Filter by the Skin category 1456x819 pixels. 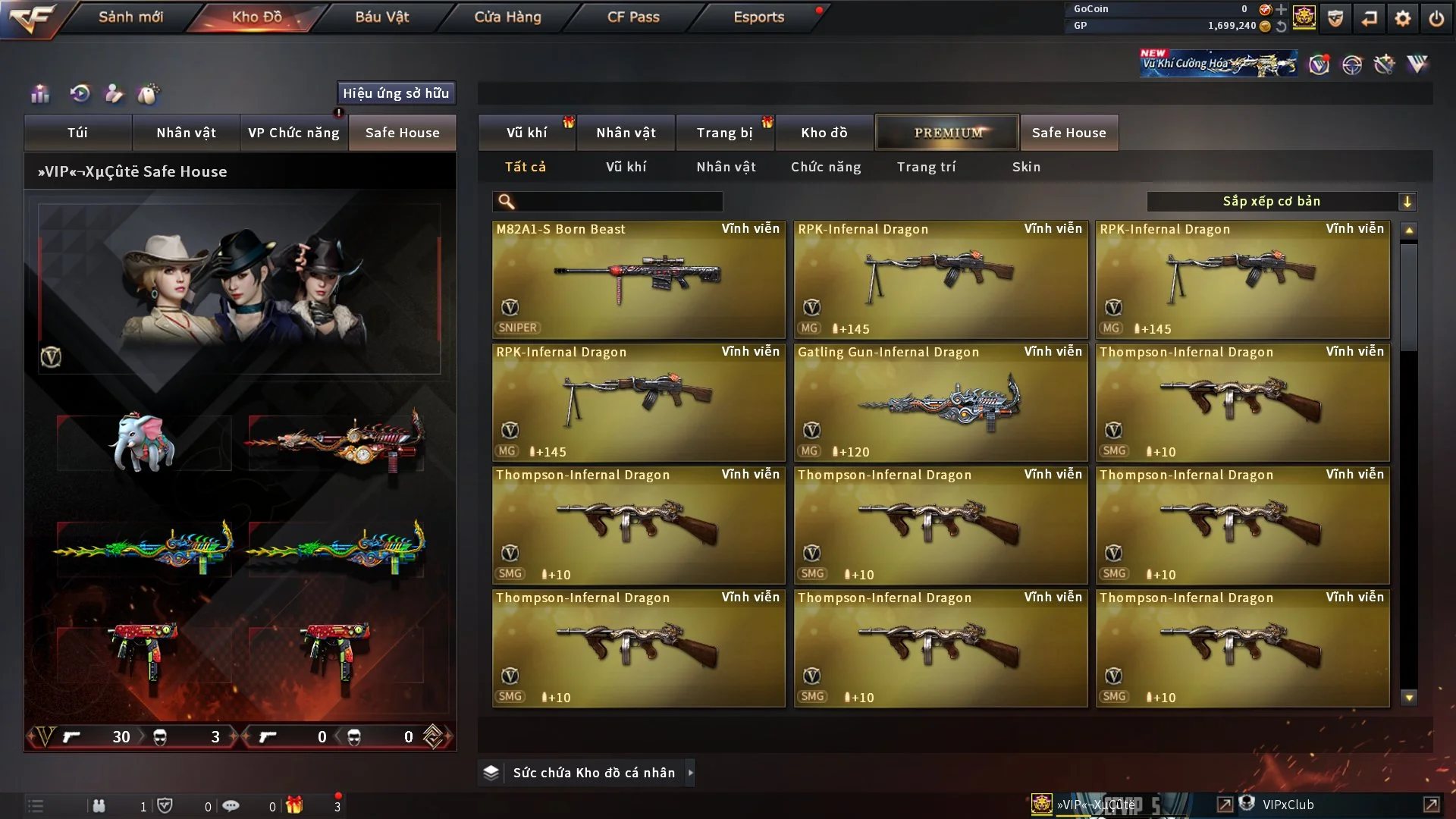[x=1026, y=167]
